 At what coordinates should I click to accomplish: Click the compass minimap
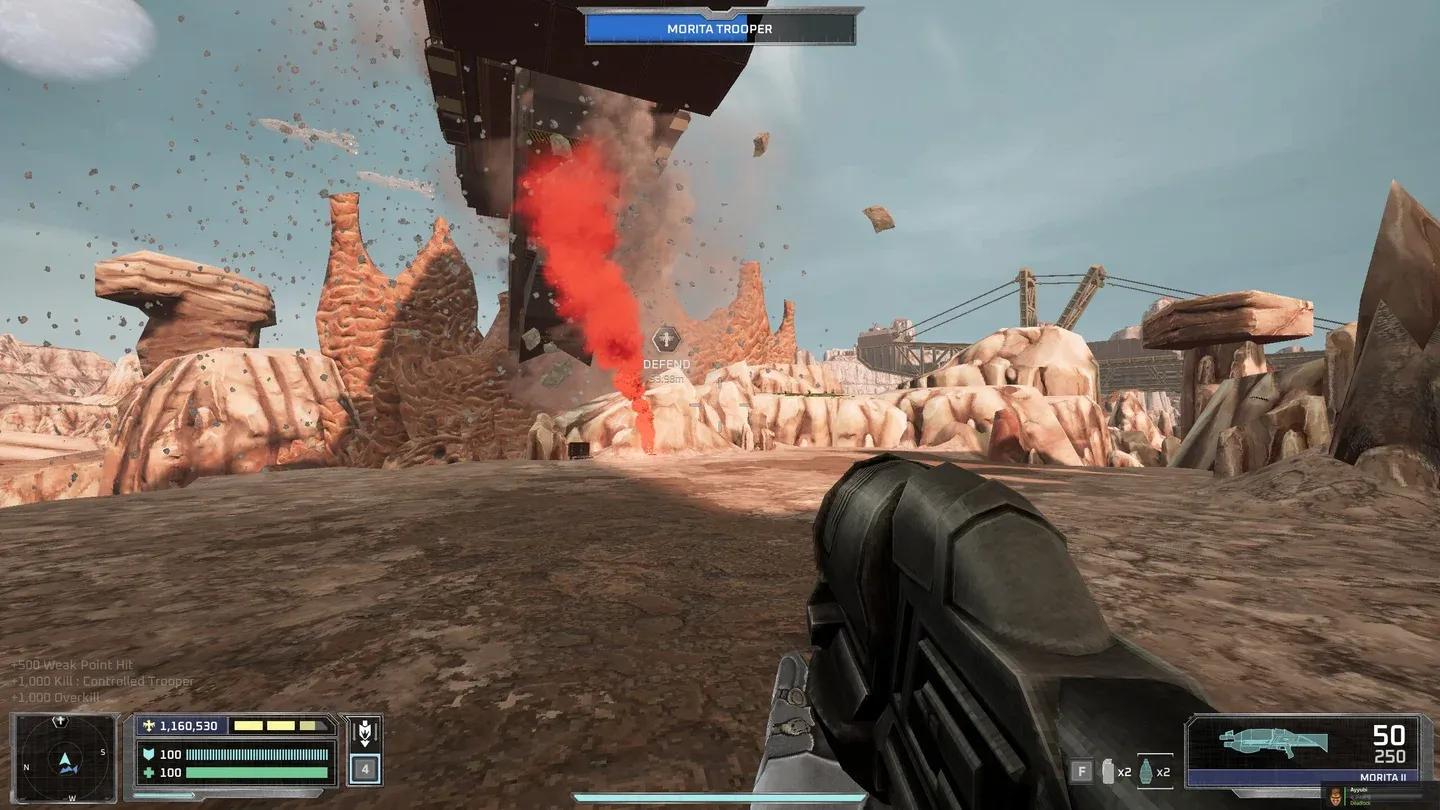click(65, 757)
